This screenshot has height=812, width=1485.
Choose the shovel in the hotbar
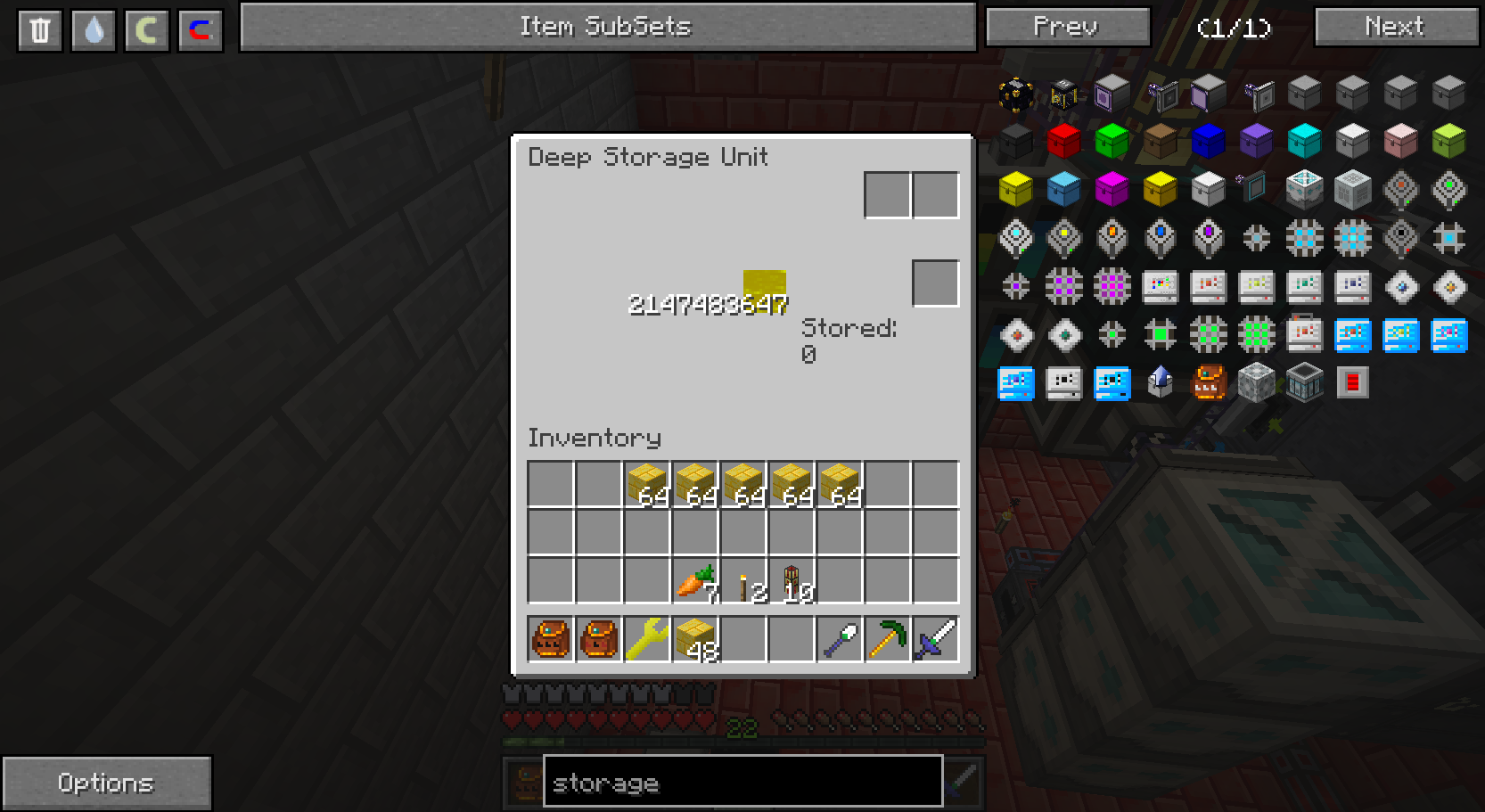tap(840, 639)
